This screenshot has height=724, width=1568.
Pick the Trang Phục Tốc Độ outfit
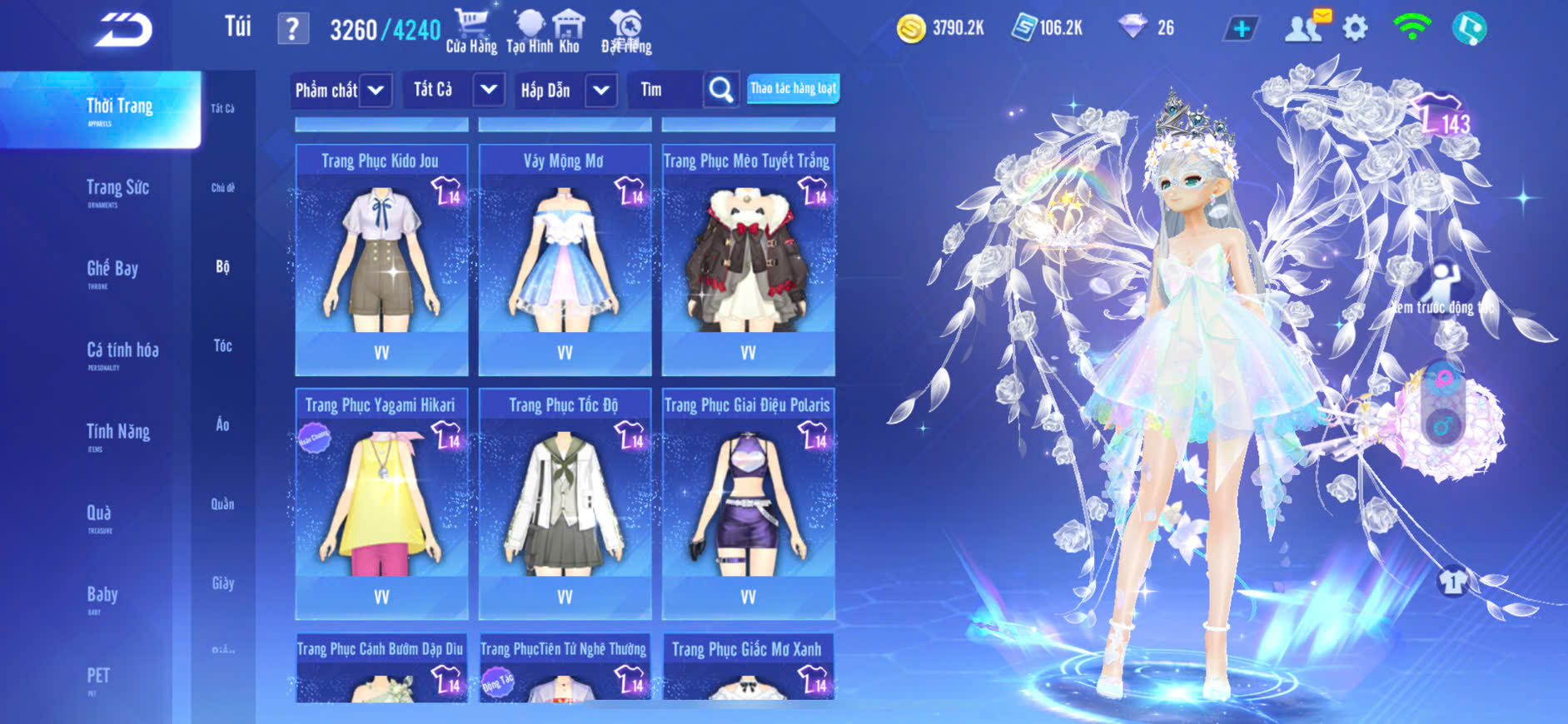565,503
